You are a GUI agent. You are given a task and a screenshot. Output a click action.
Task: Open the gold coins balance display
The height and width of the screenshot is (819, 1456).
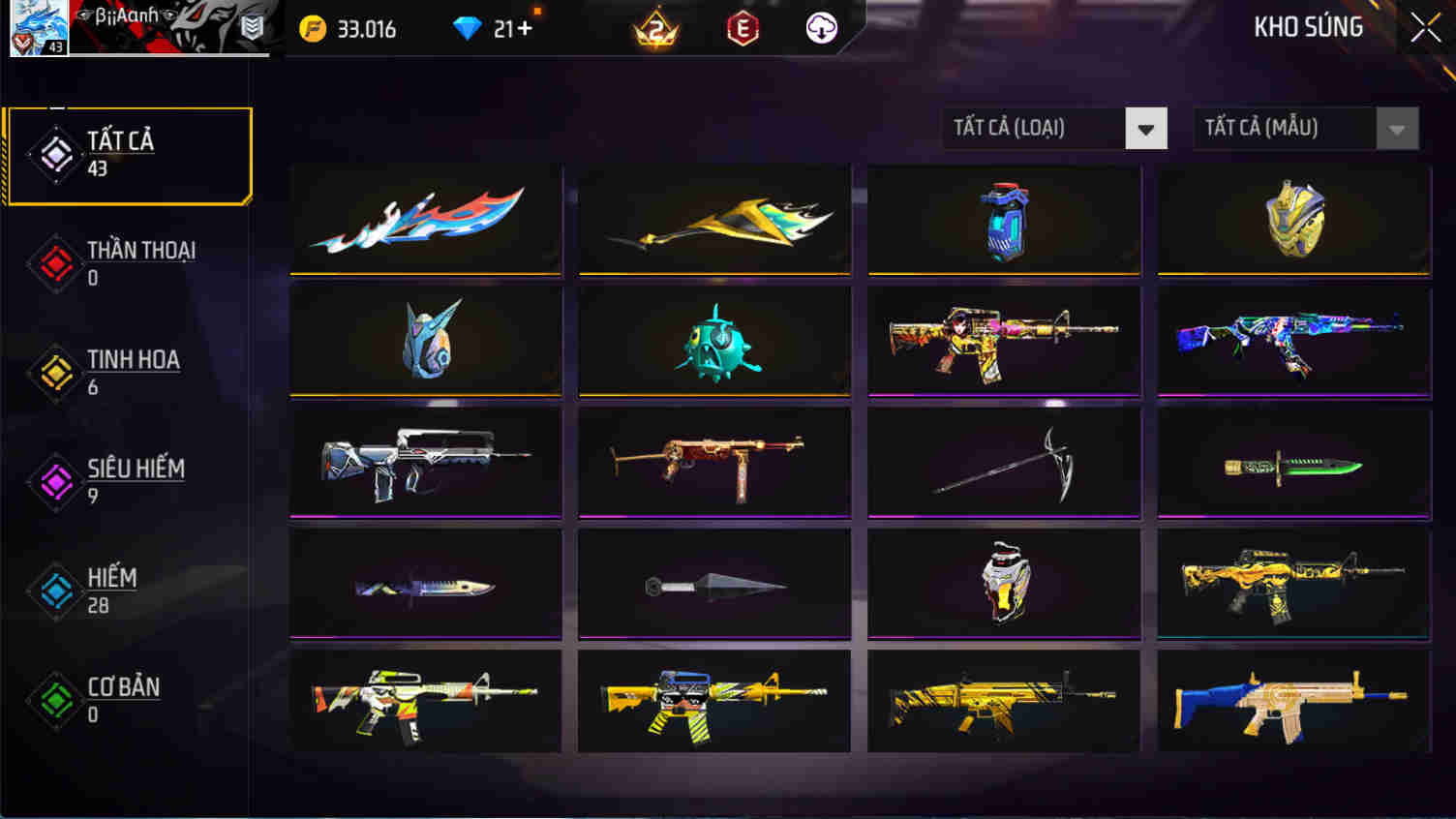(x=349, y=29)
